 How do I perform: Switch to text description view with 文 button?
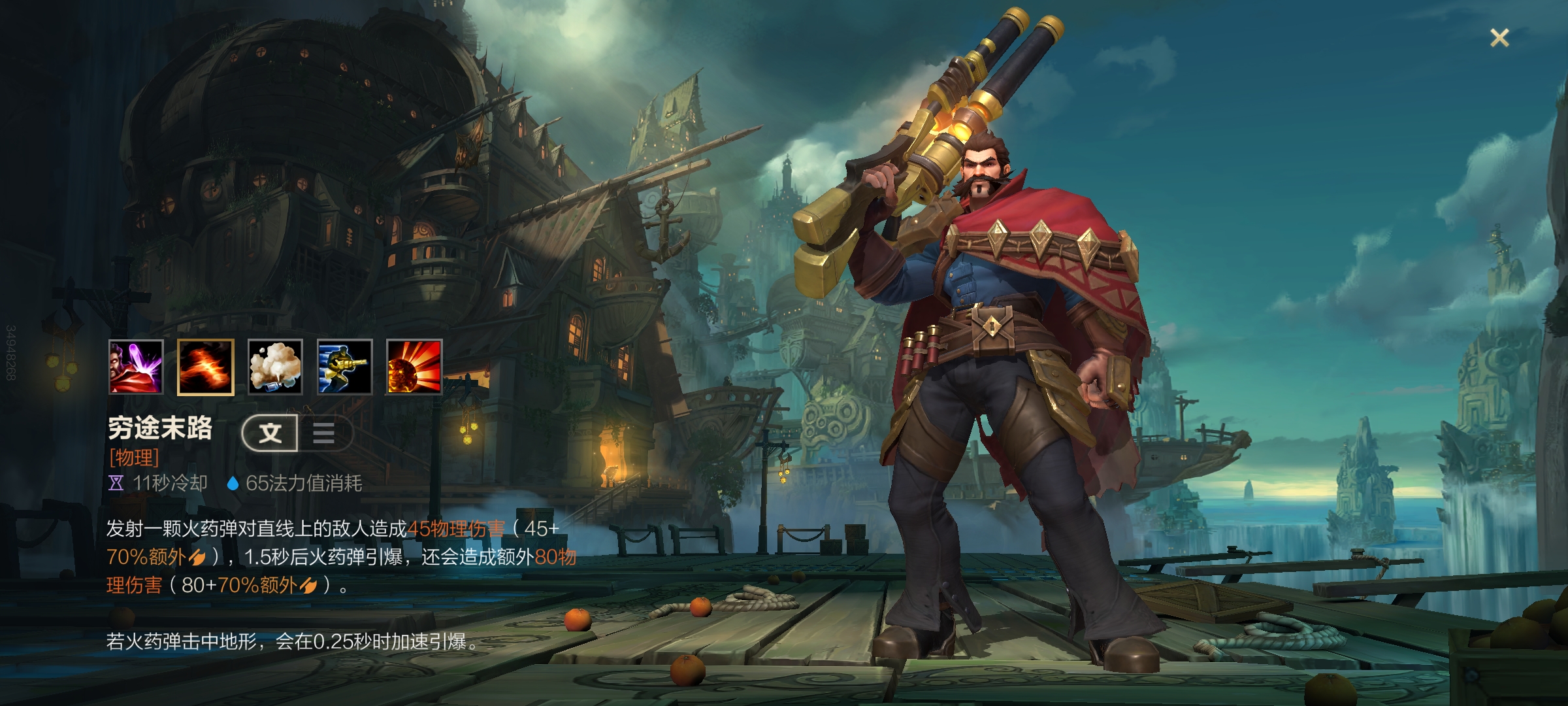click(270, 433)
